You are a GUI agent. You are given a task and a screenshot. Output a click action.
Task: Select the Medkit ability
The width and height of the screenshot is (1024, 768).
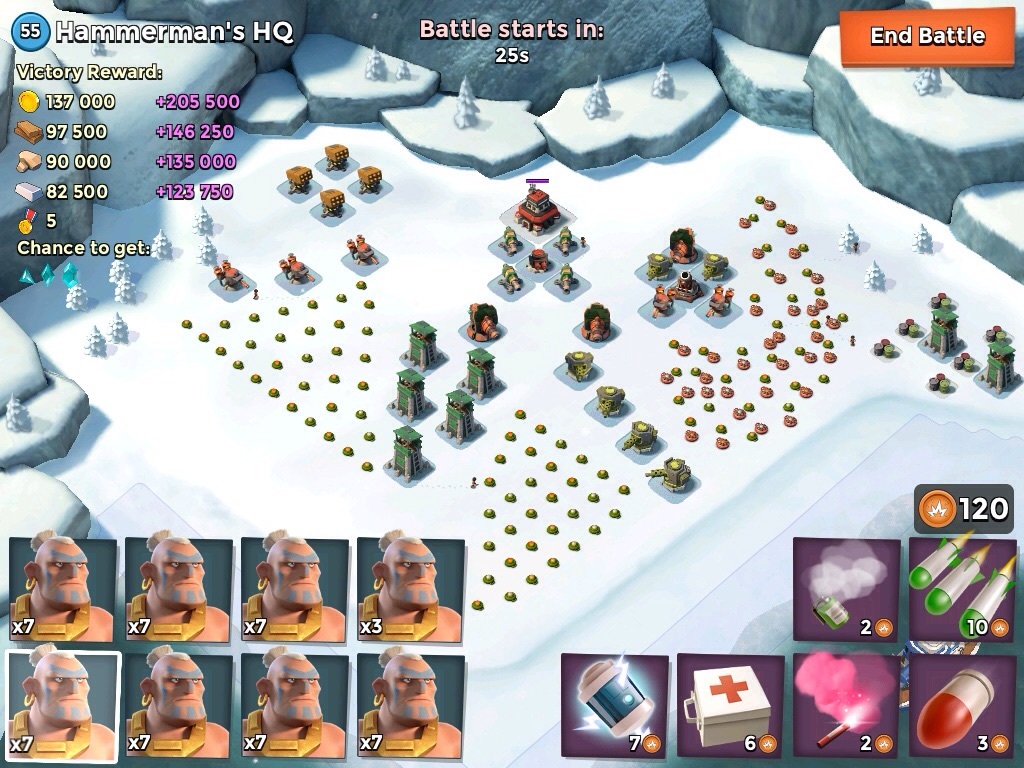point(729,706)
